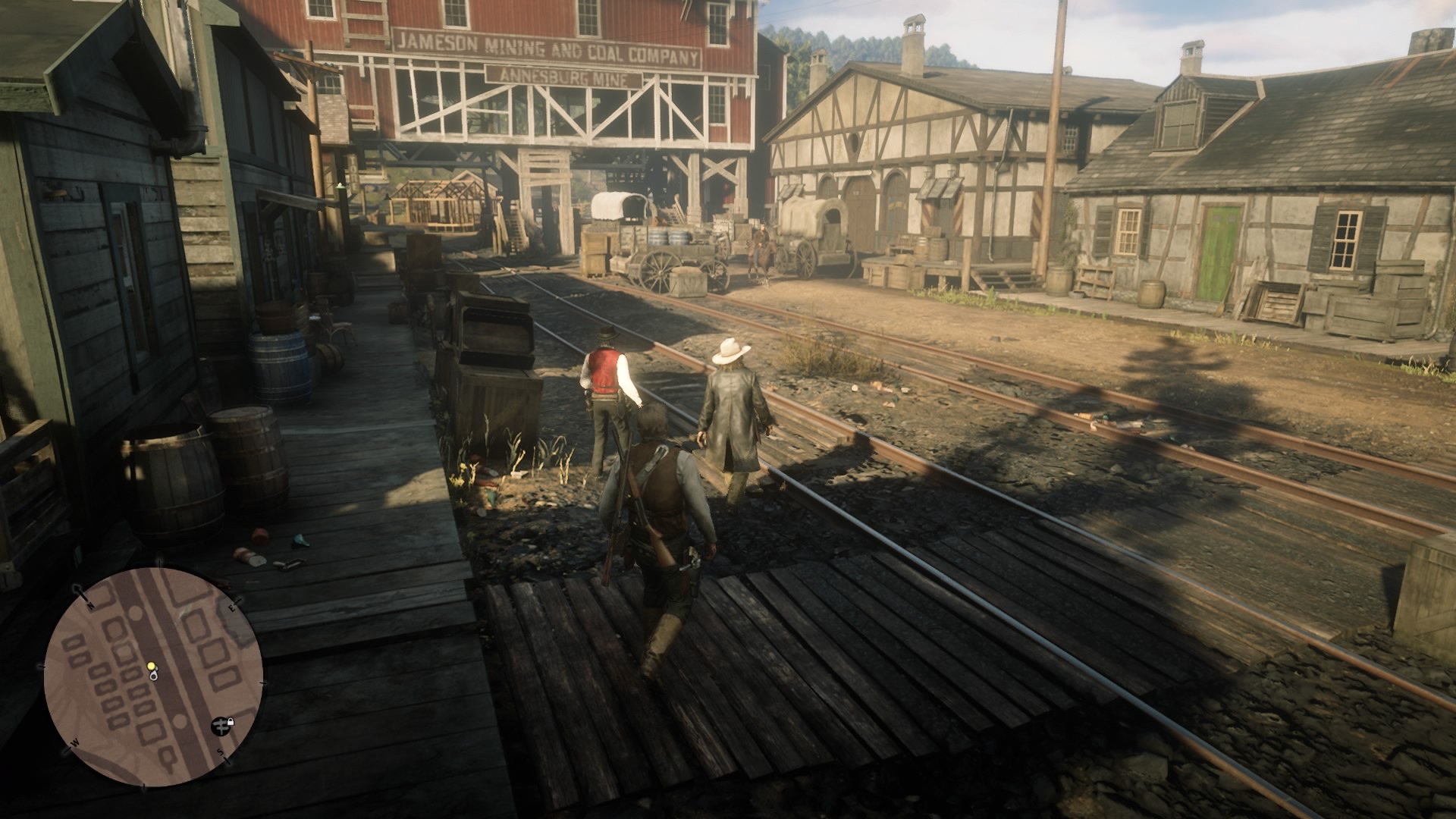
Task: Click the Jameson Mining and Coal Company sign
Action: click(x=548, y=45)
